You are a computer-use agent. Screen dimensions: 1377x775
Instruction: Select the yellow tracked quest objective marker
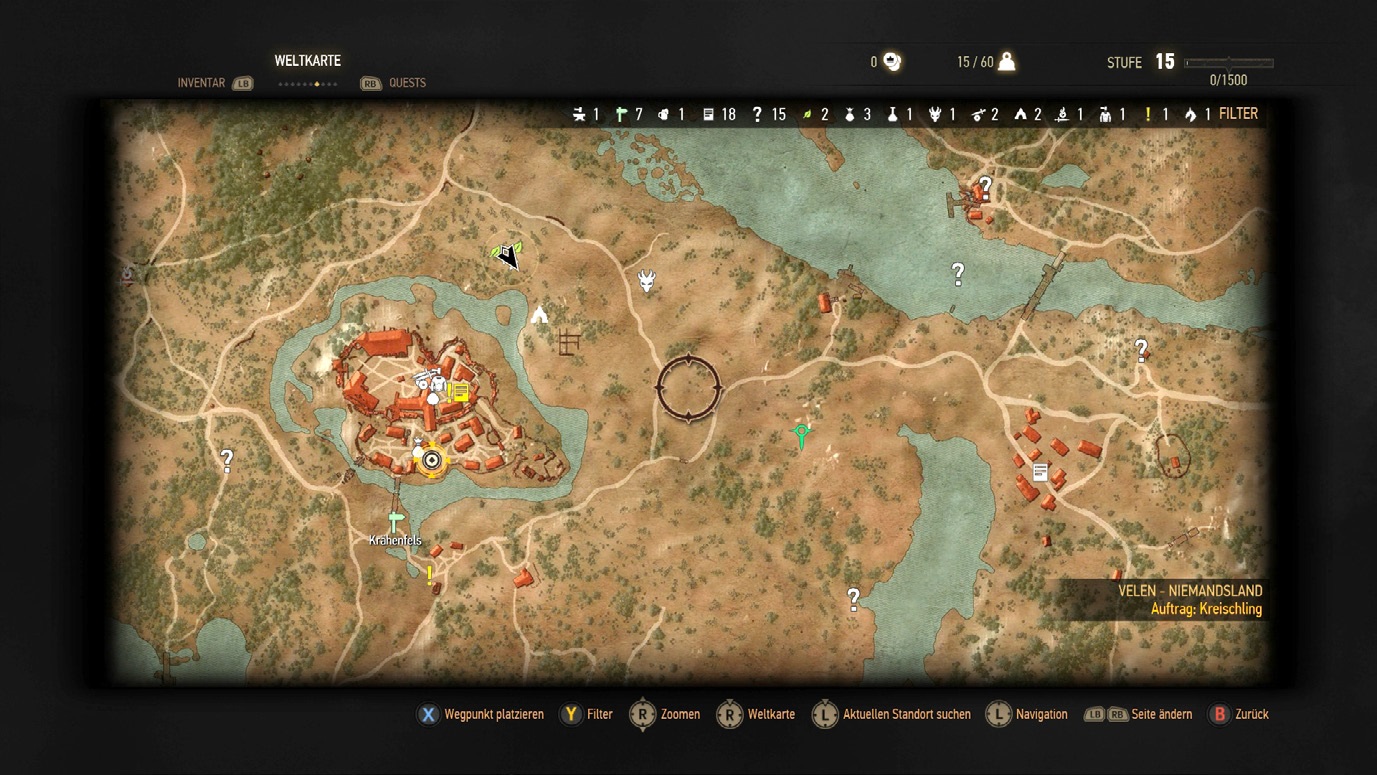pyautogui.click(x=432, y=459)
